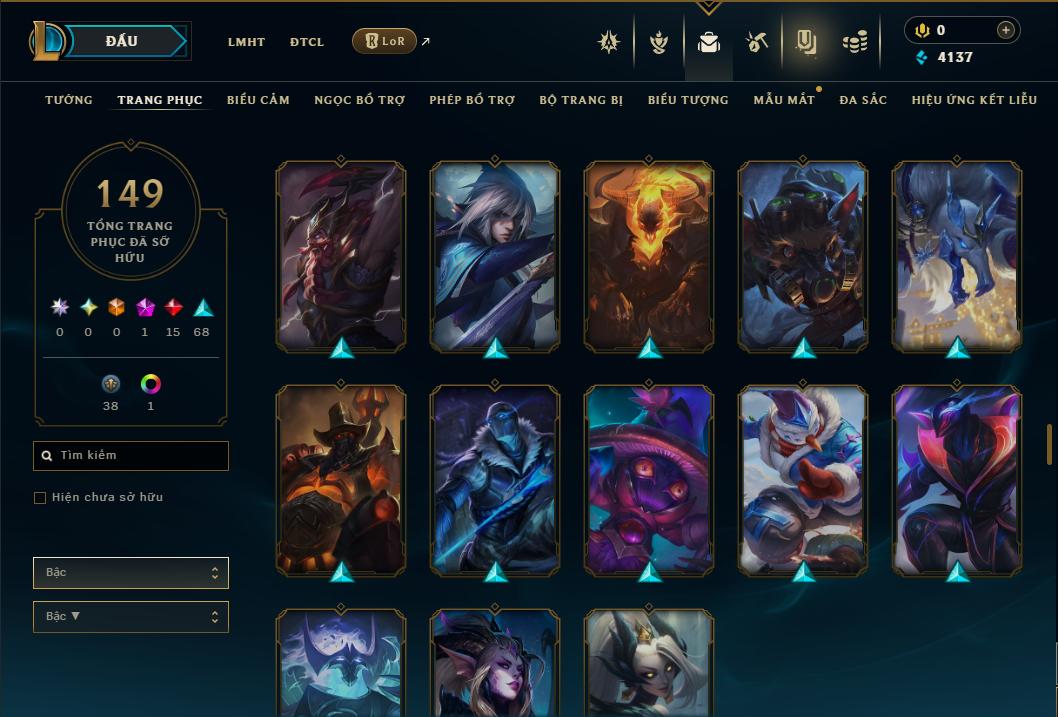Select the snowman skin card
Screen dimensions: 1058x717
803,481
